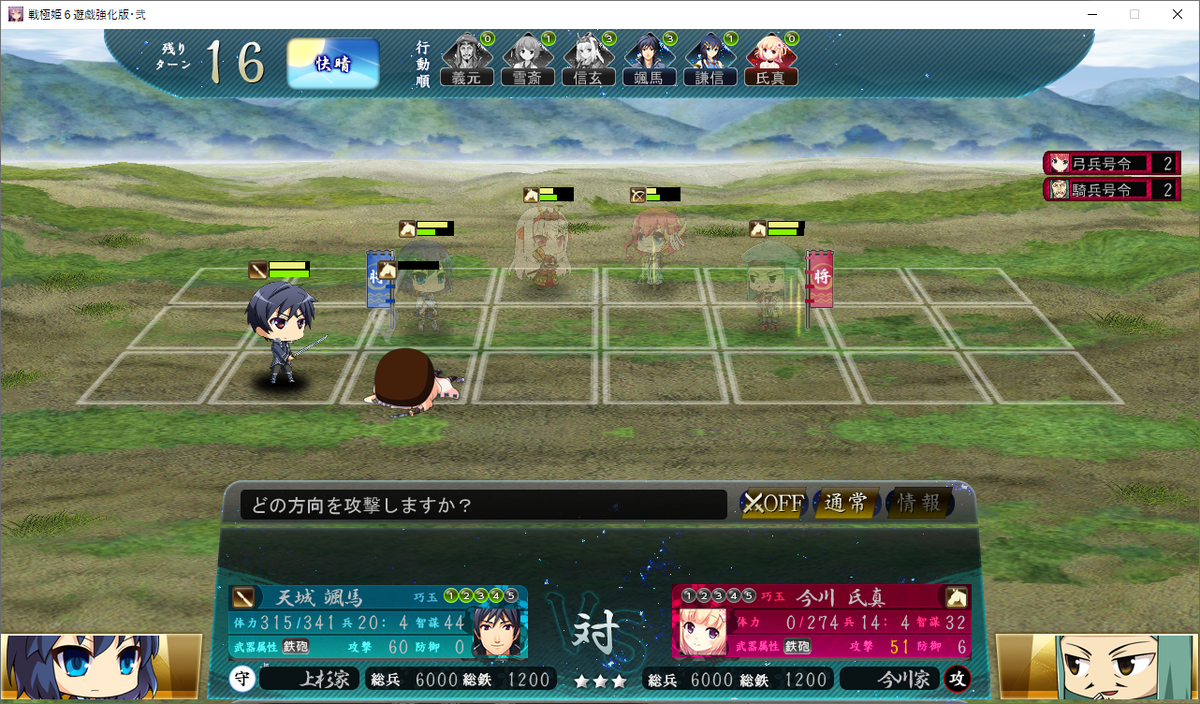
Task: Close the game window
Action: (x=1176, y=14)
